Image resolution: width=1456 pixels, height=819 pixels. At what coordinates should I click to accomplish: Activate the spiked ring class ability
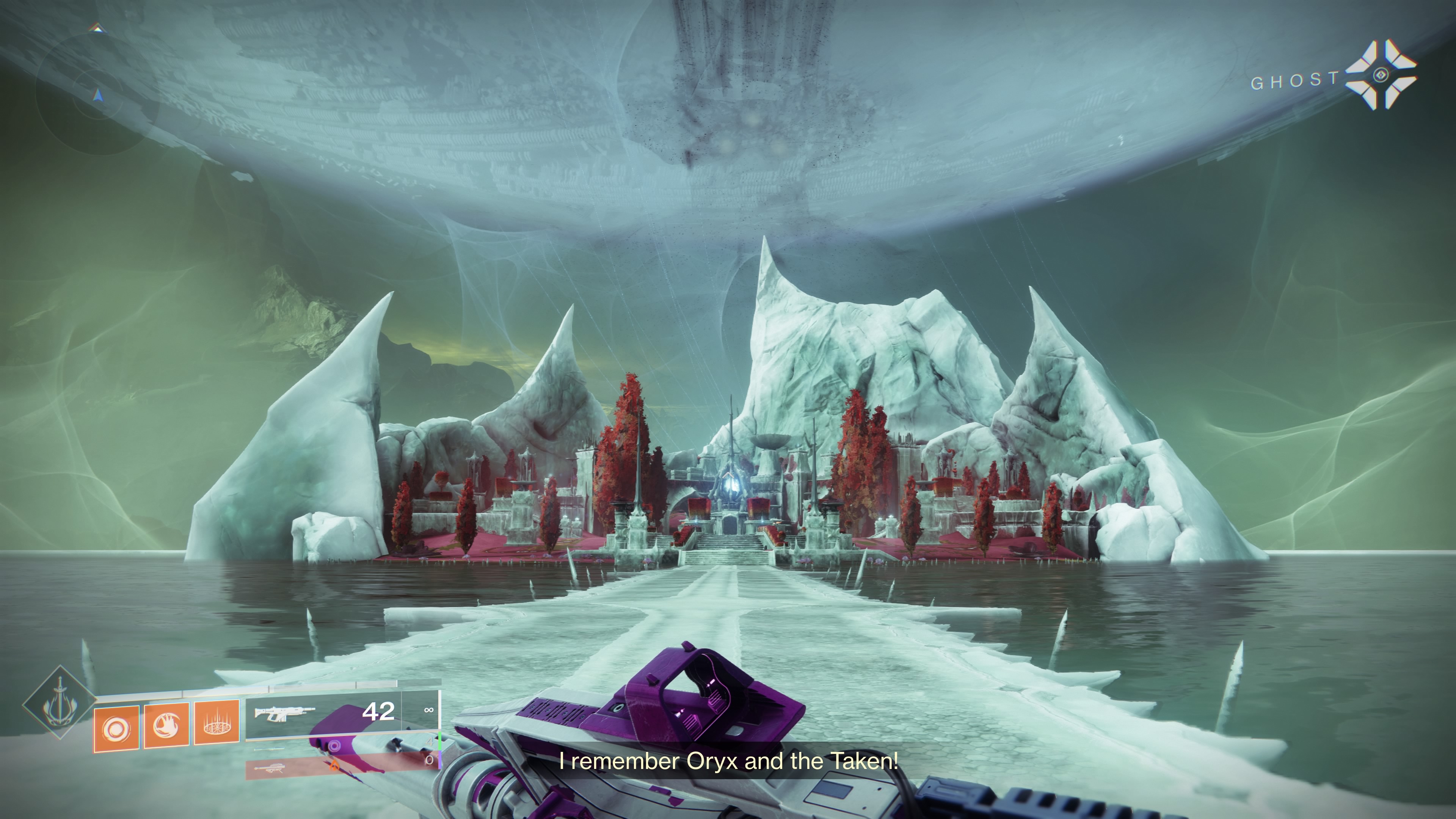click(217, 722)
